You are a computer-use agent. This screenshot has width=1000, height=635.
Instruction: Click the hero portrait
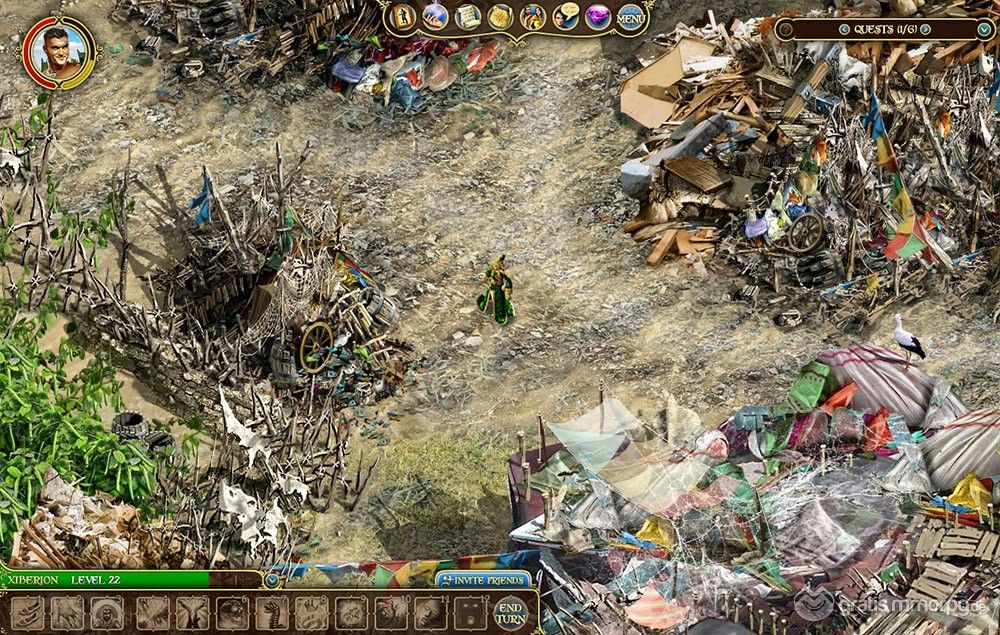pos(59,50)
